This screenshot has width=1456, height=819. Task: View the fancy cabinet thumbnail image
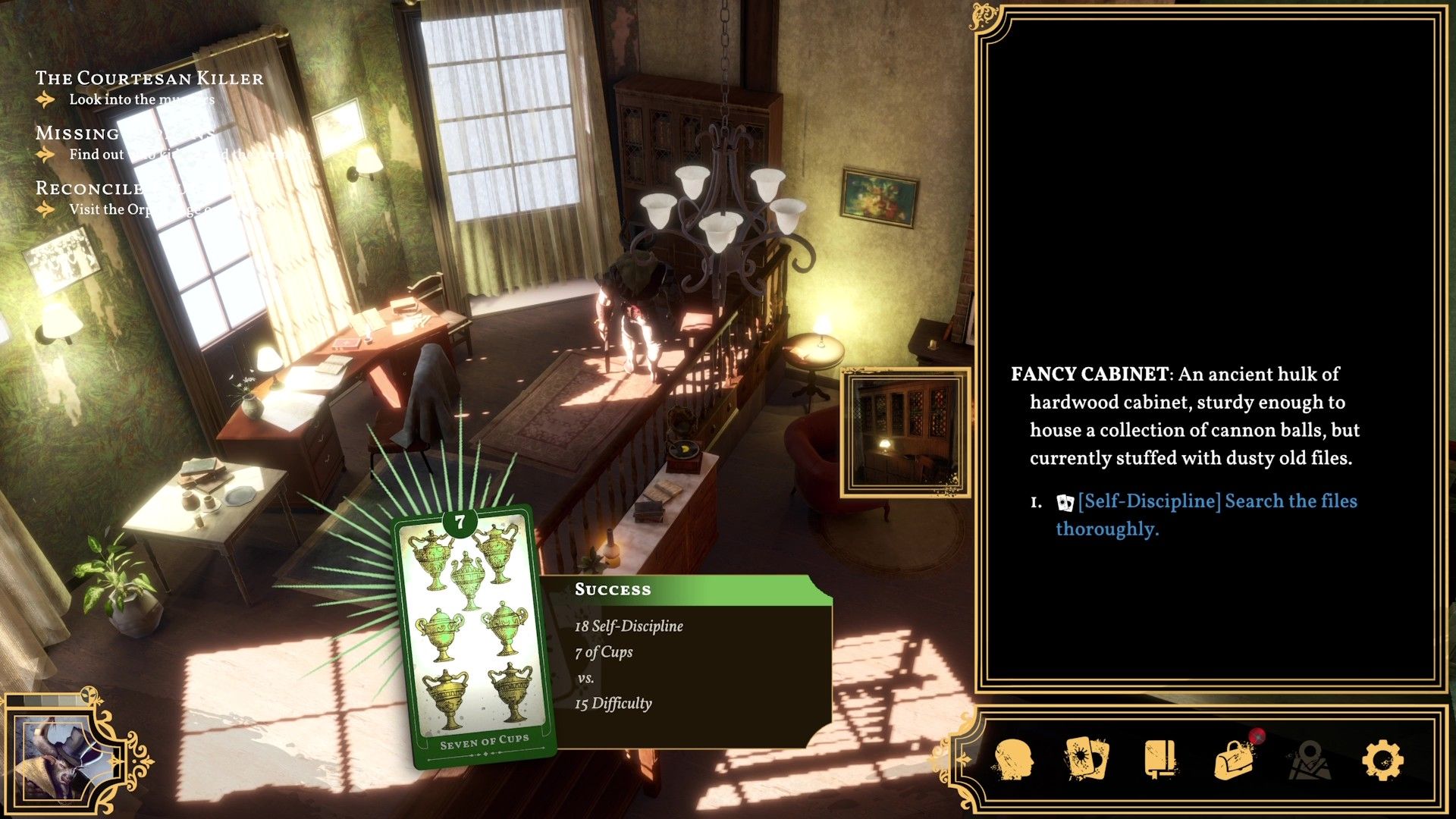pos(906,432)
